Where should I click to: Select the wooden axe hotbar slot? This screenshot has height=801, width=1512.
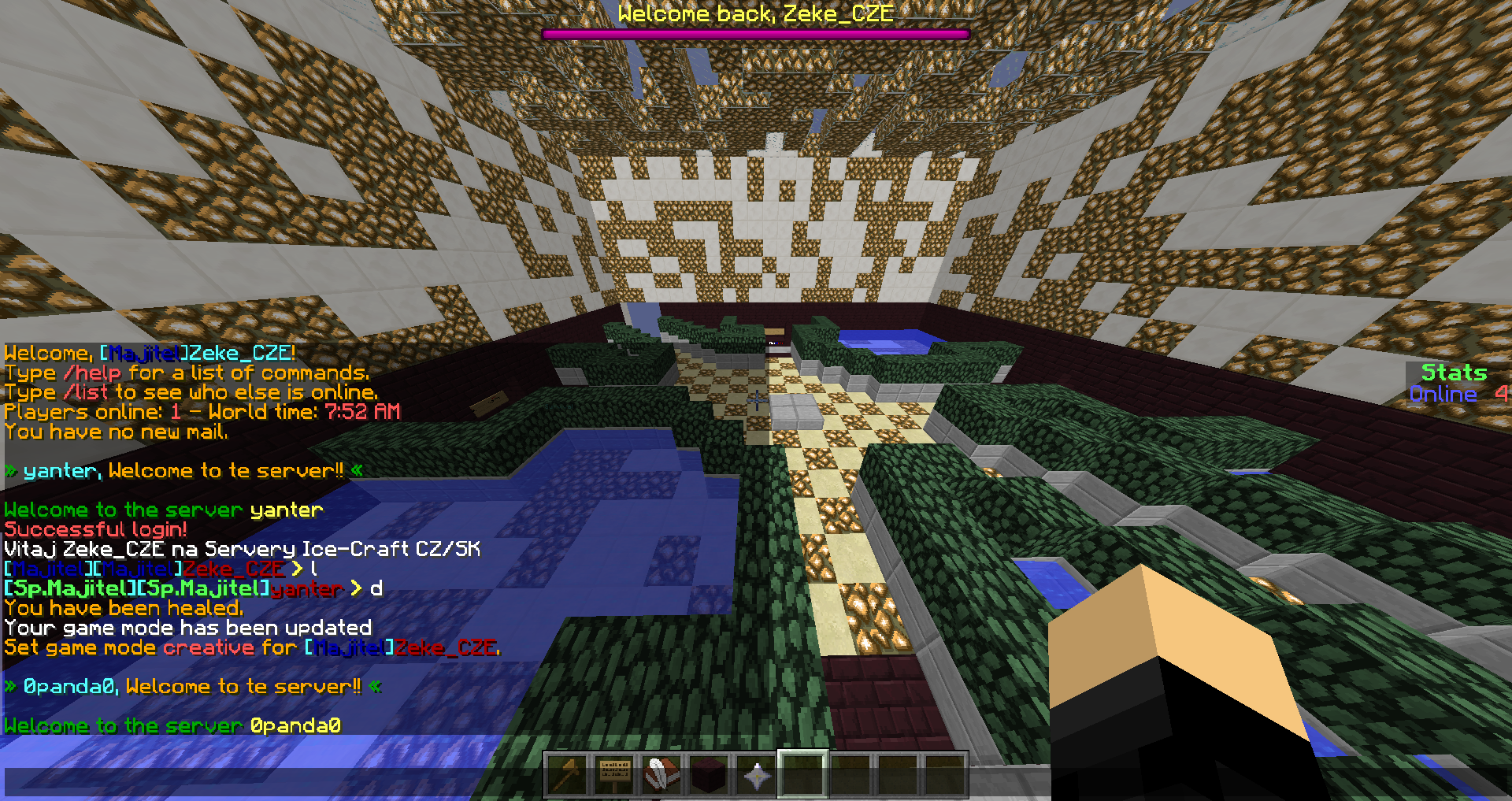pos(567,775)
